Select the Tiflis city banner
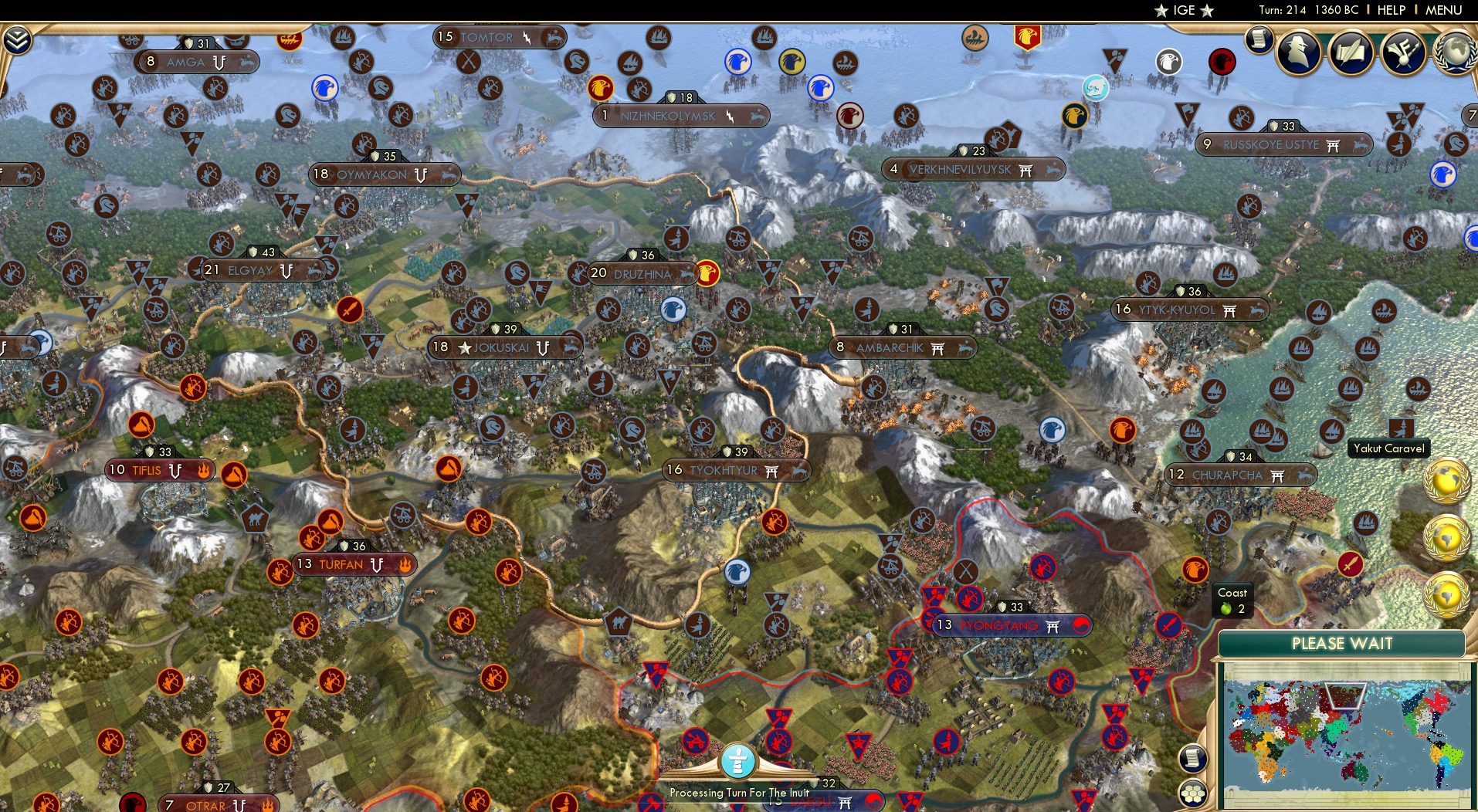Image resolution: width=1478 pixels, height=812 pixels. coord(158,470)
